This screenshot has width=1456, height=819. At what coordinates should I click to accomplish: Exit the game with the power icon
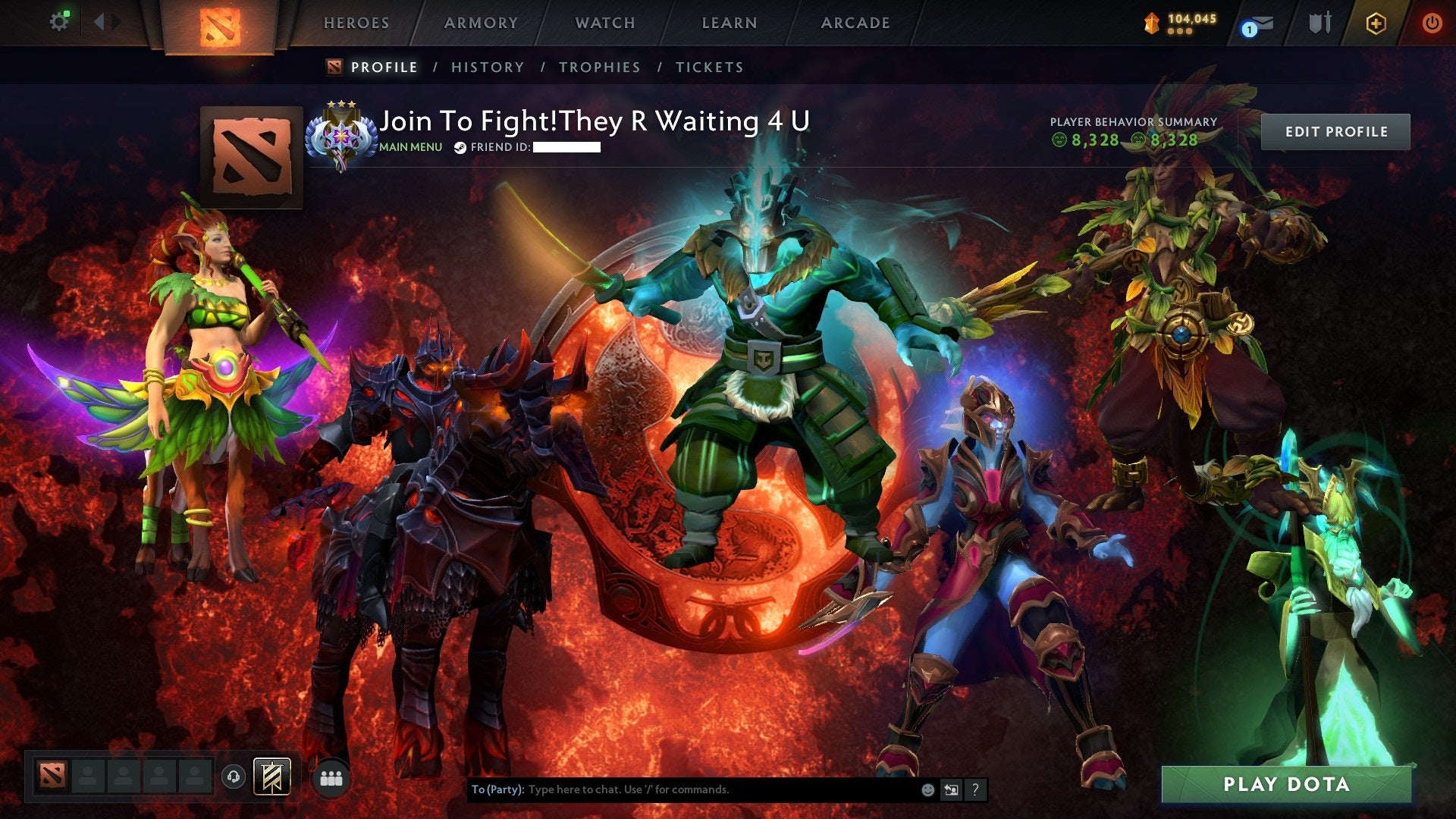coord(1433,23)
